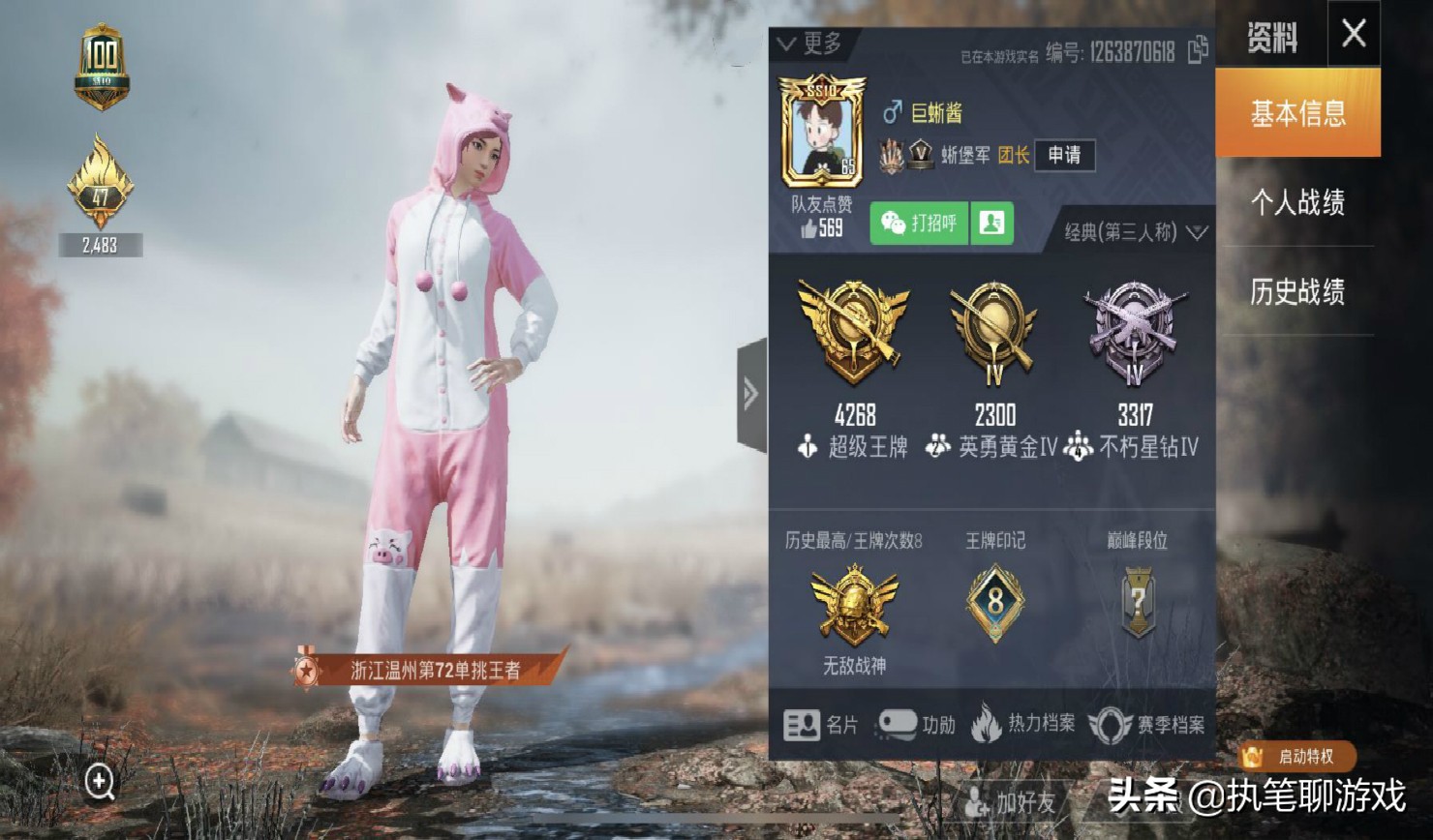Open the 启动特权 privilege button
Screen dimensions: 1433x840
tap(1299, 758)
